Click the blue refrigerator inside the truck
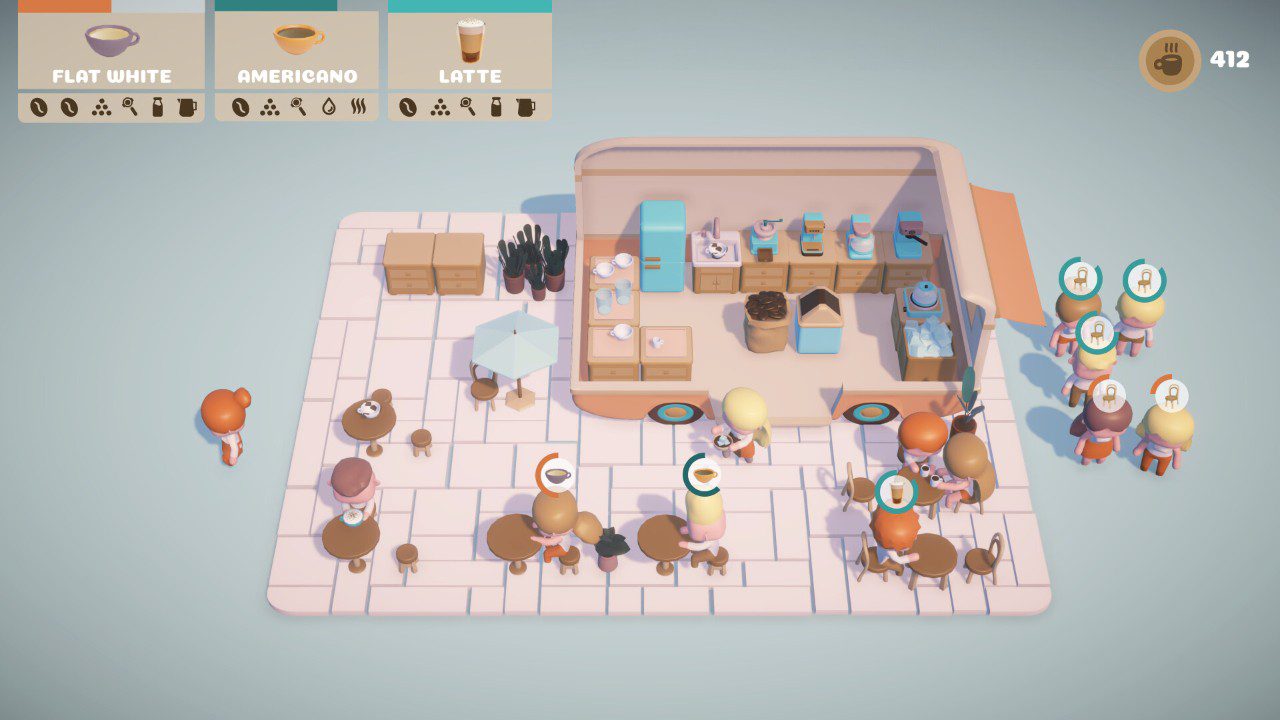Screen dimensions: 1280x720 [x=660, y=250]
